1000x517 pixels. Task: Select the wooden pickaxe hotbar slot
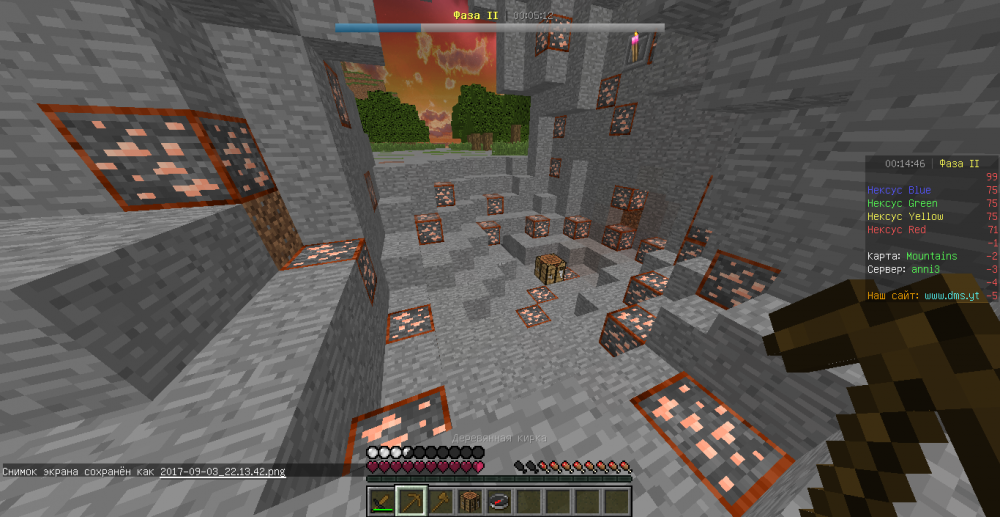(411, 500)
